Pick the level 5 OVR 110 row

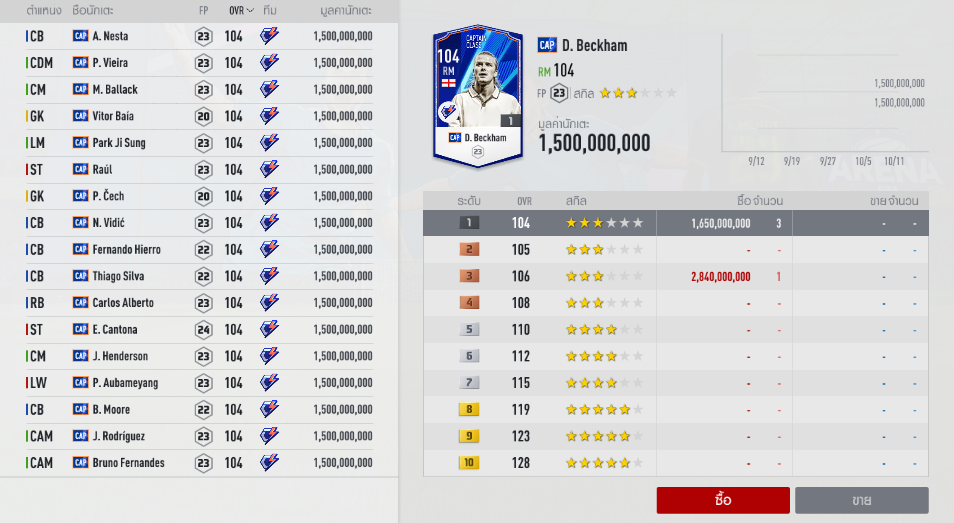(676, 330)
